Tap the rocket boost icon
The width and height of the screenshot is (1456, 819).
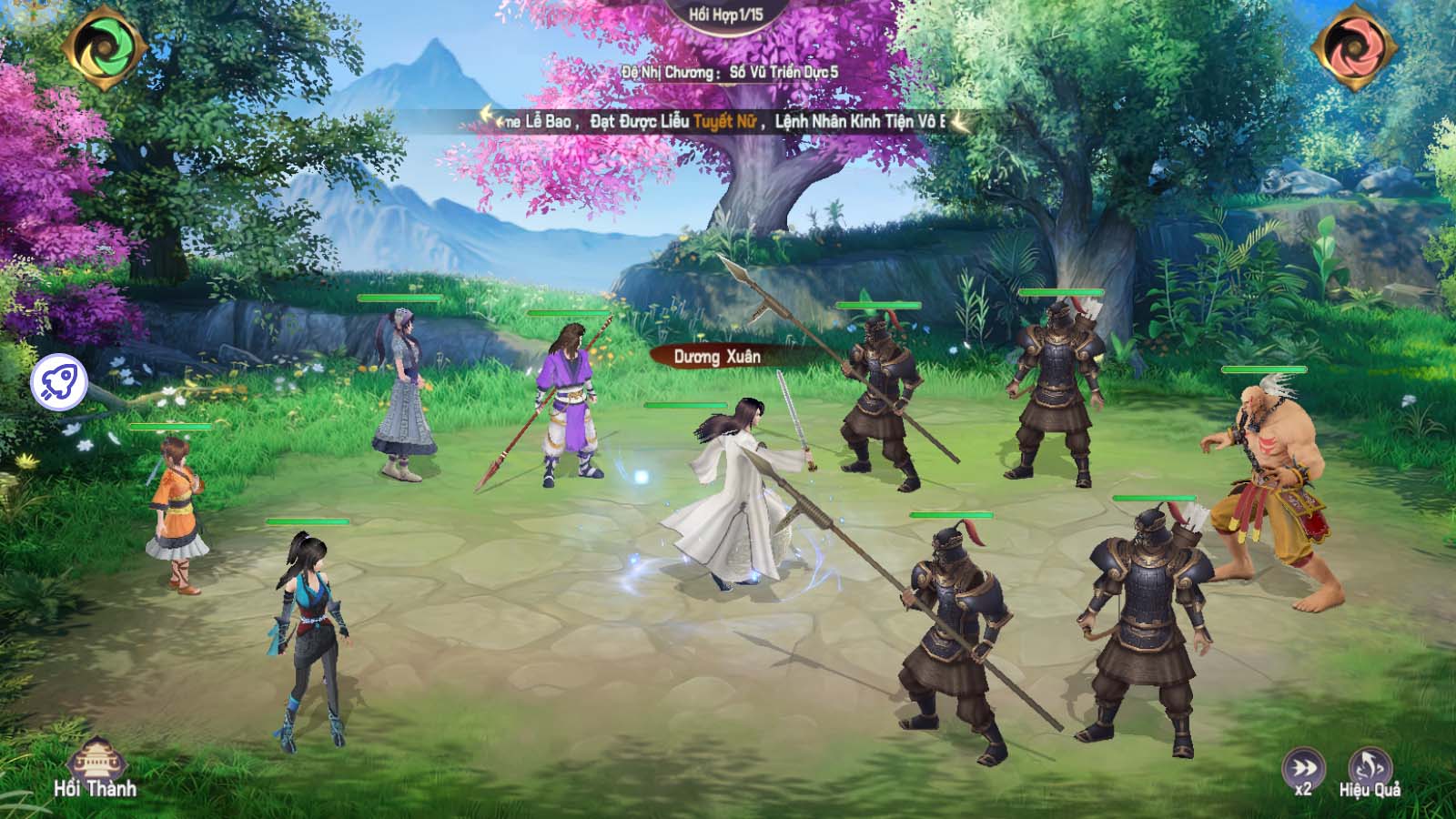[60, 382]
